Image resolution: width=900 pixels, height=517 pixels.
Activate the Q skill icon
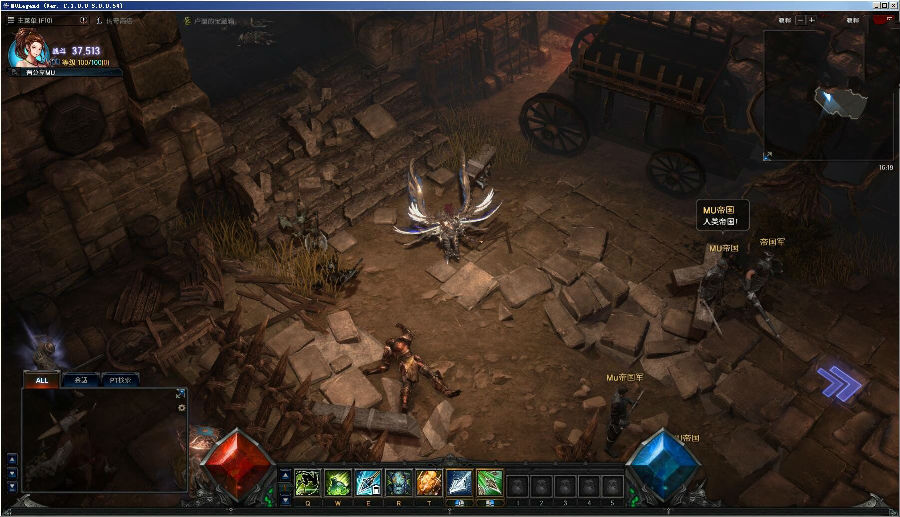tap(307, 484)
